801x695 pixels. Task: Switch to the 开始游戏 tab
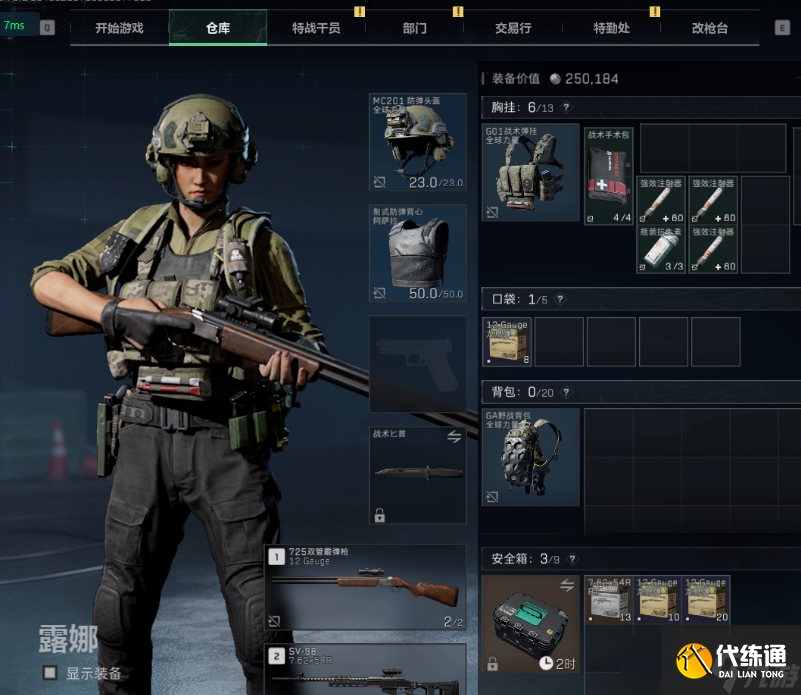tap(119, 28)
